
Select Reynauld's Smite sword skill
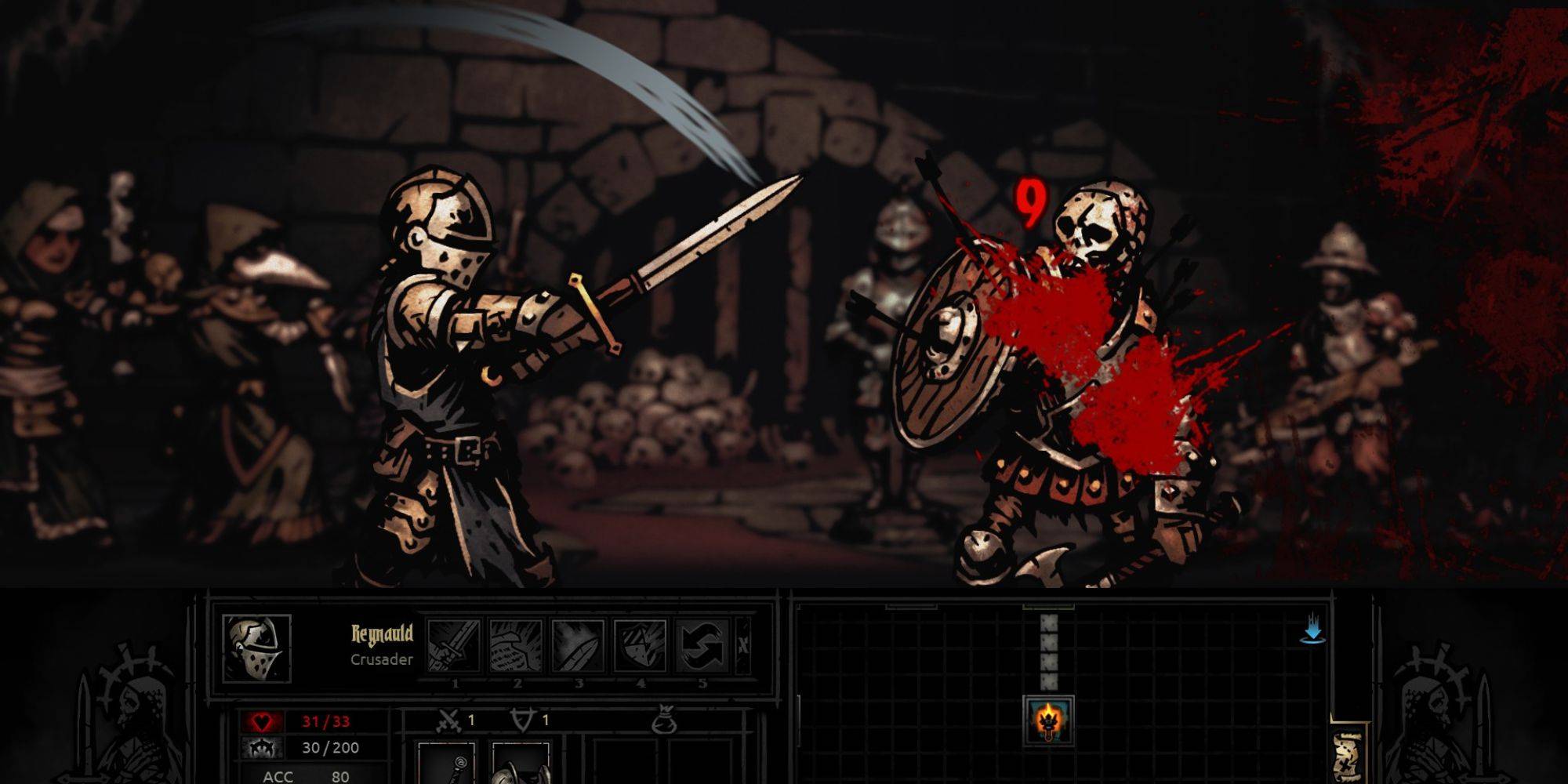tap(455, 645)
